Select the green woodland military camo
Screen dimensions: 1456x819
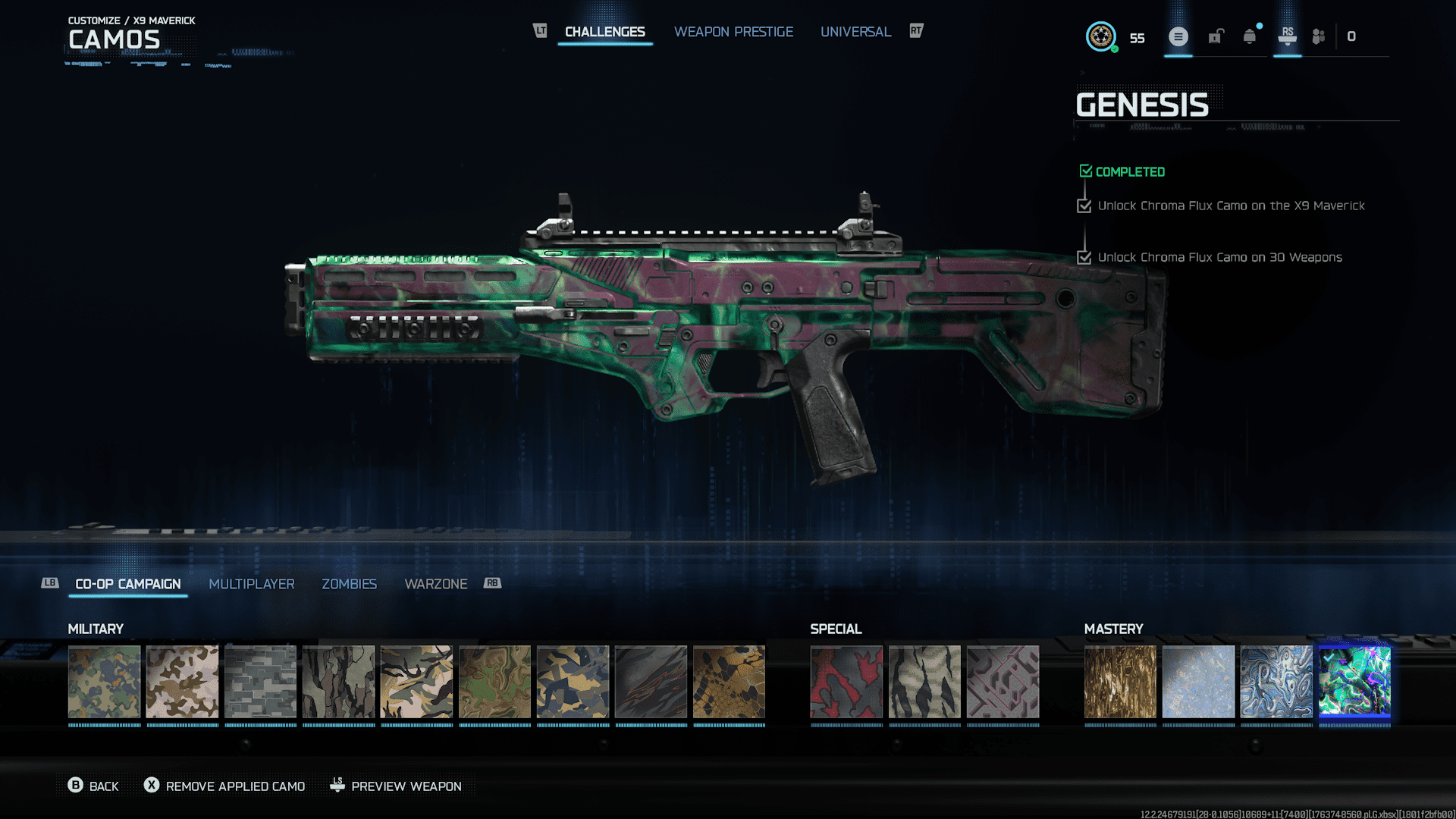pyautogui.click(x=105, y=682)
